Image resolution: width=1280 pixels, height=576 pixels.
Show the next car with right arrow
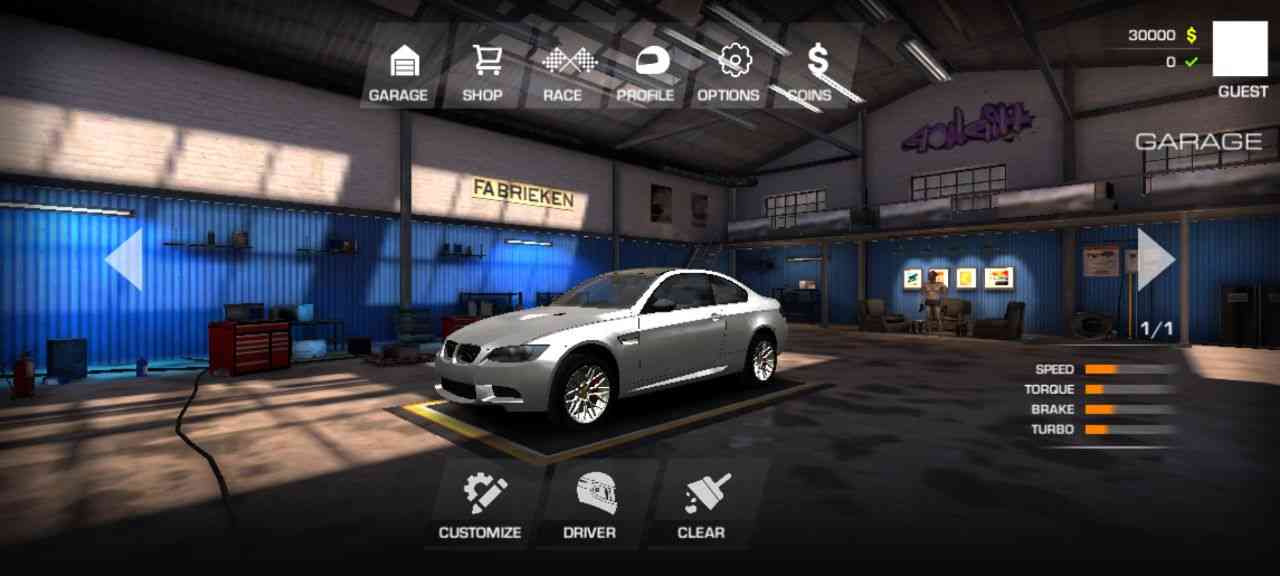pyautogui.click(x=1155, y=259)
